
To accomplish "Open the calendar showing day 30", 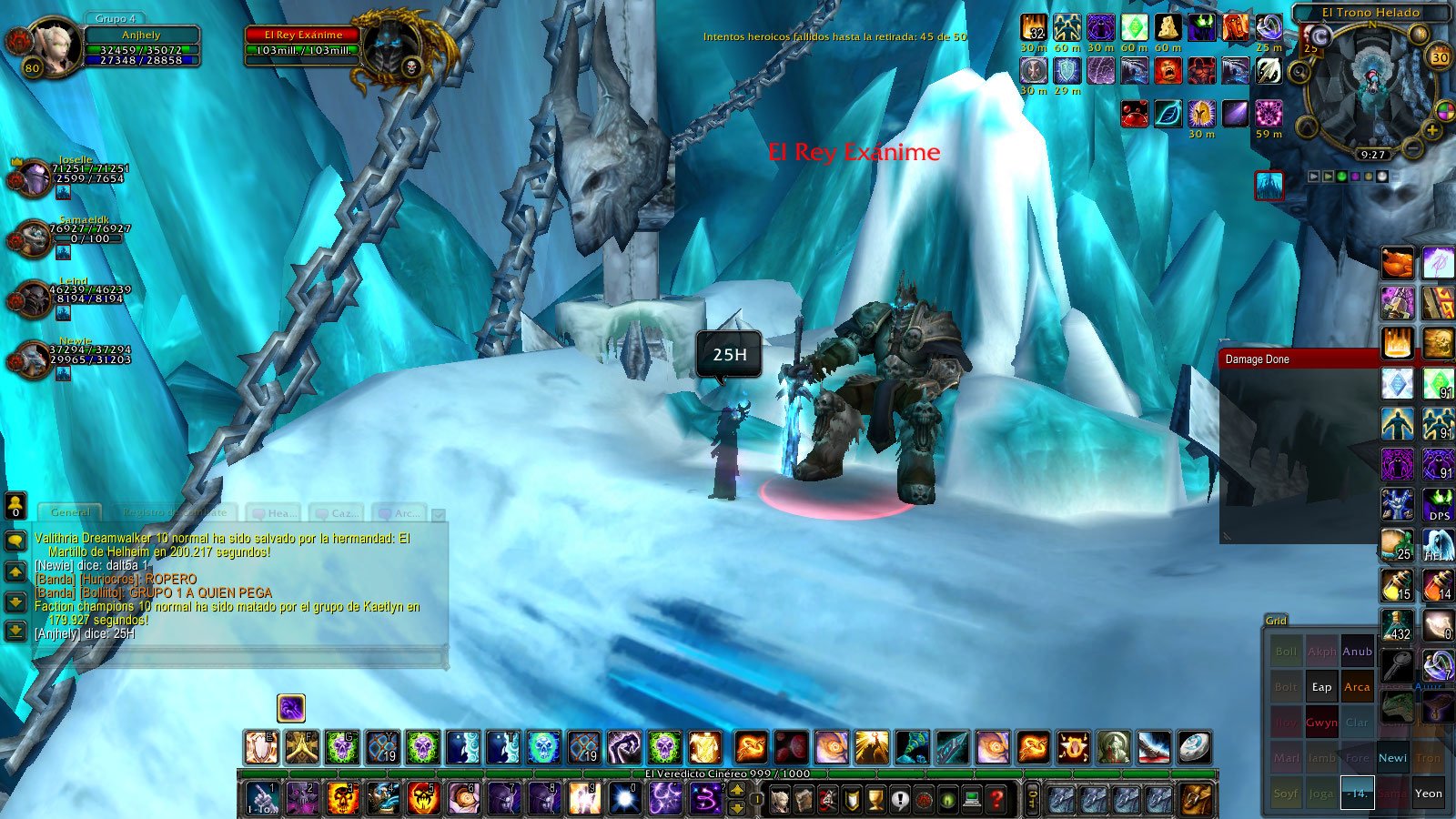I will 1440,56.
